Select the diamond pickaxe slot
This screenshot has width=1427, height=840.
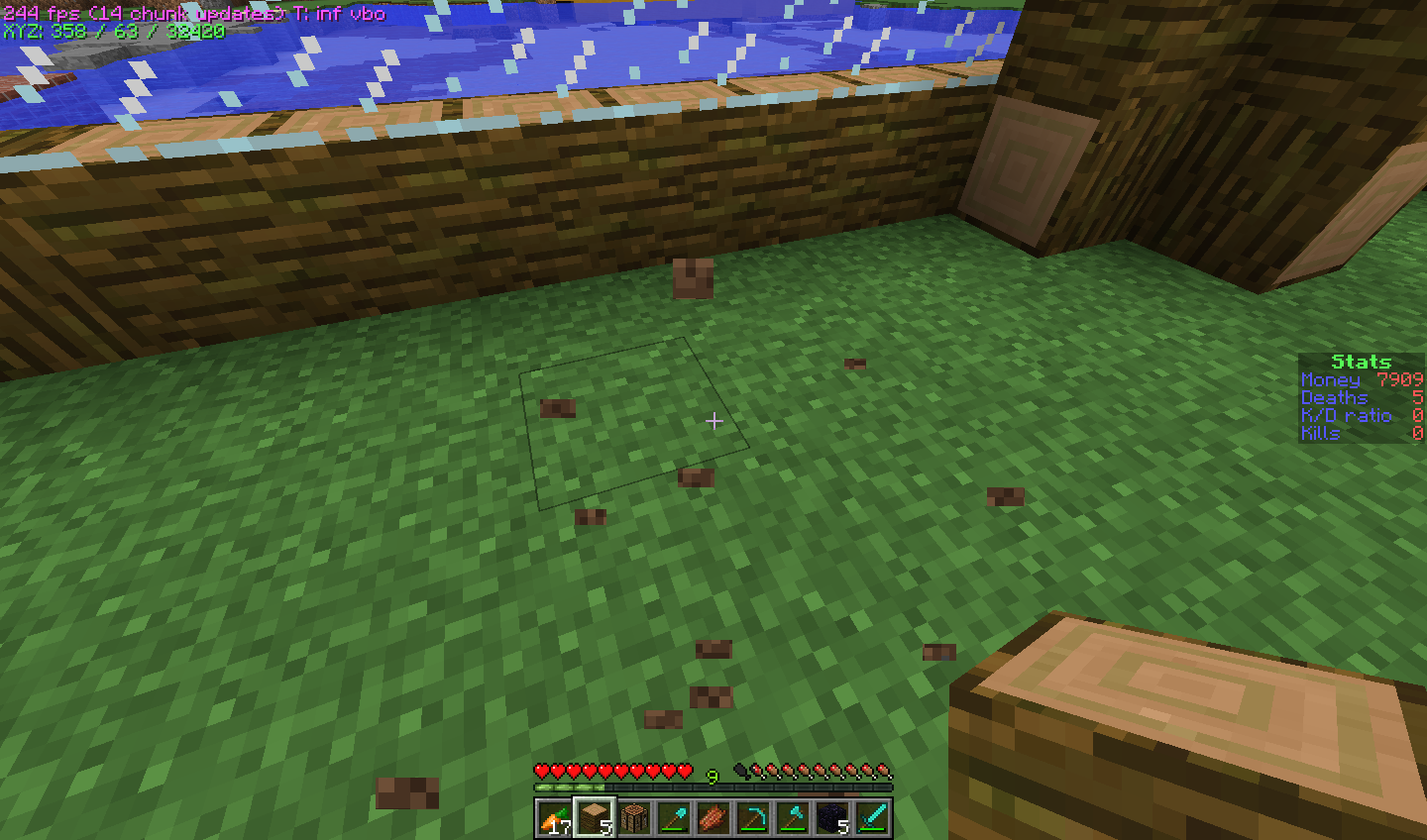(x=753, y=818)
